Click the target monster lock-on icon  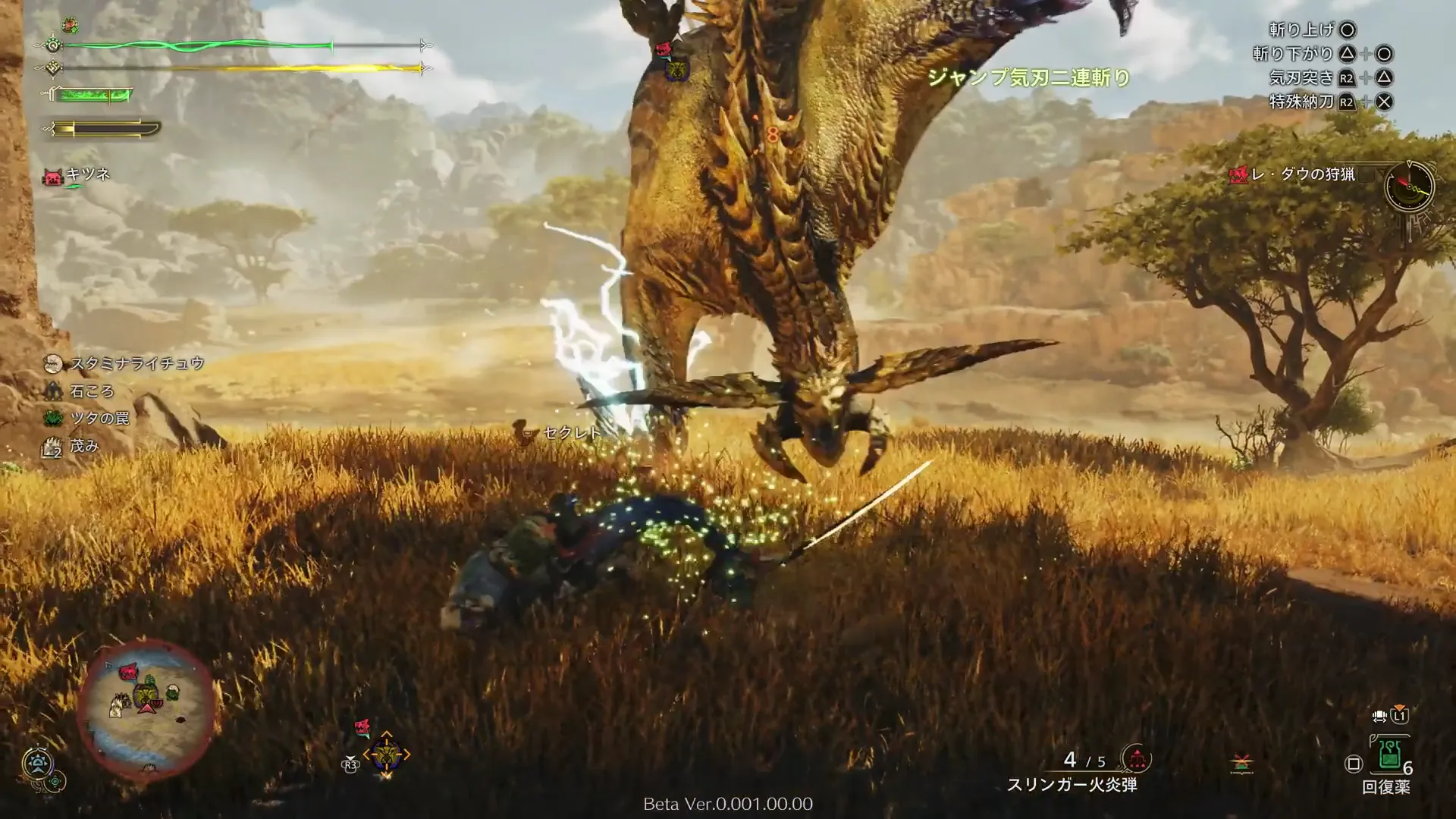click(x=386, y=754)
